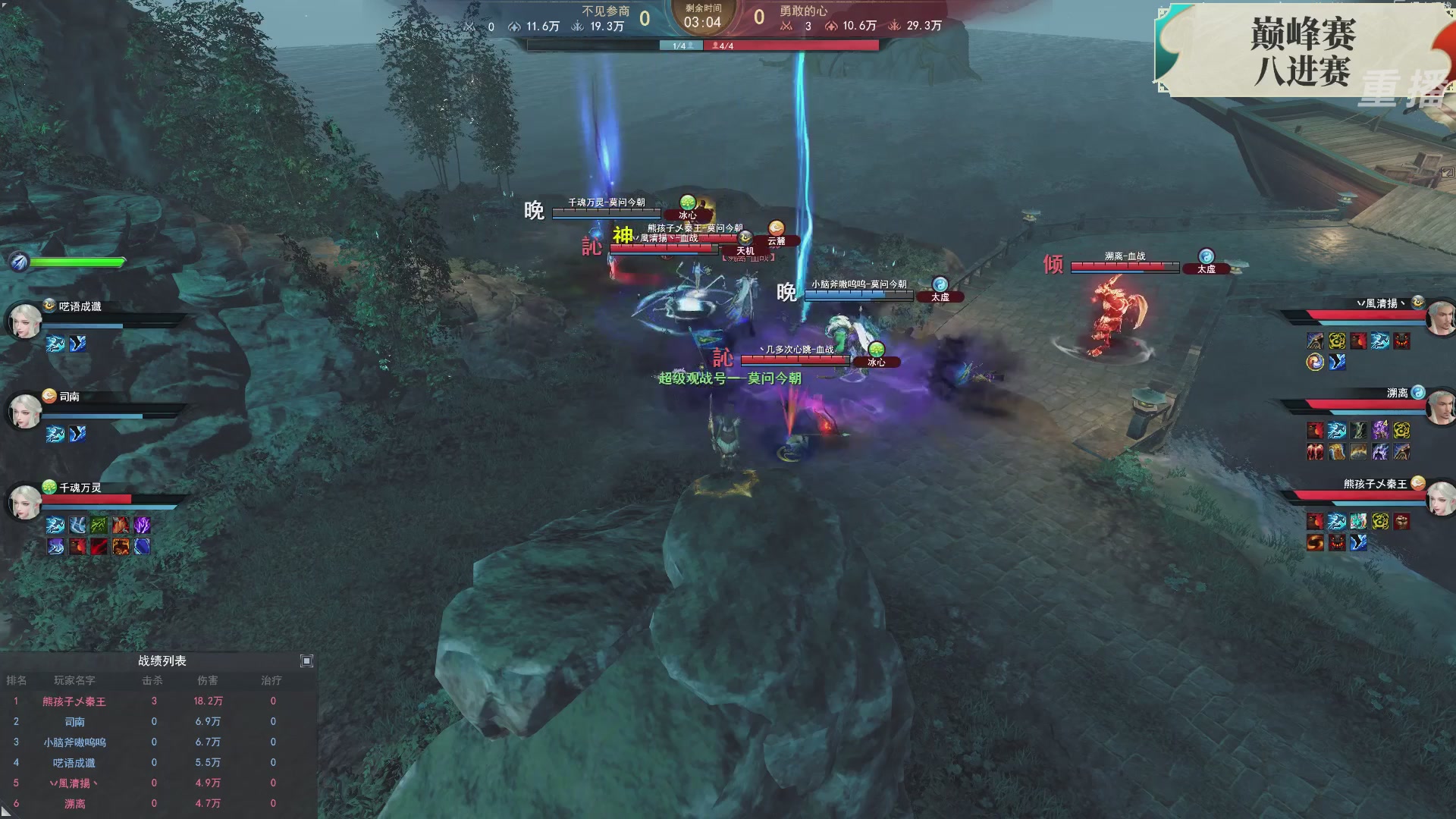Expand the 战绩列表 panel via its corner icon

307,661
